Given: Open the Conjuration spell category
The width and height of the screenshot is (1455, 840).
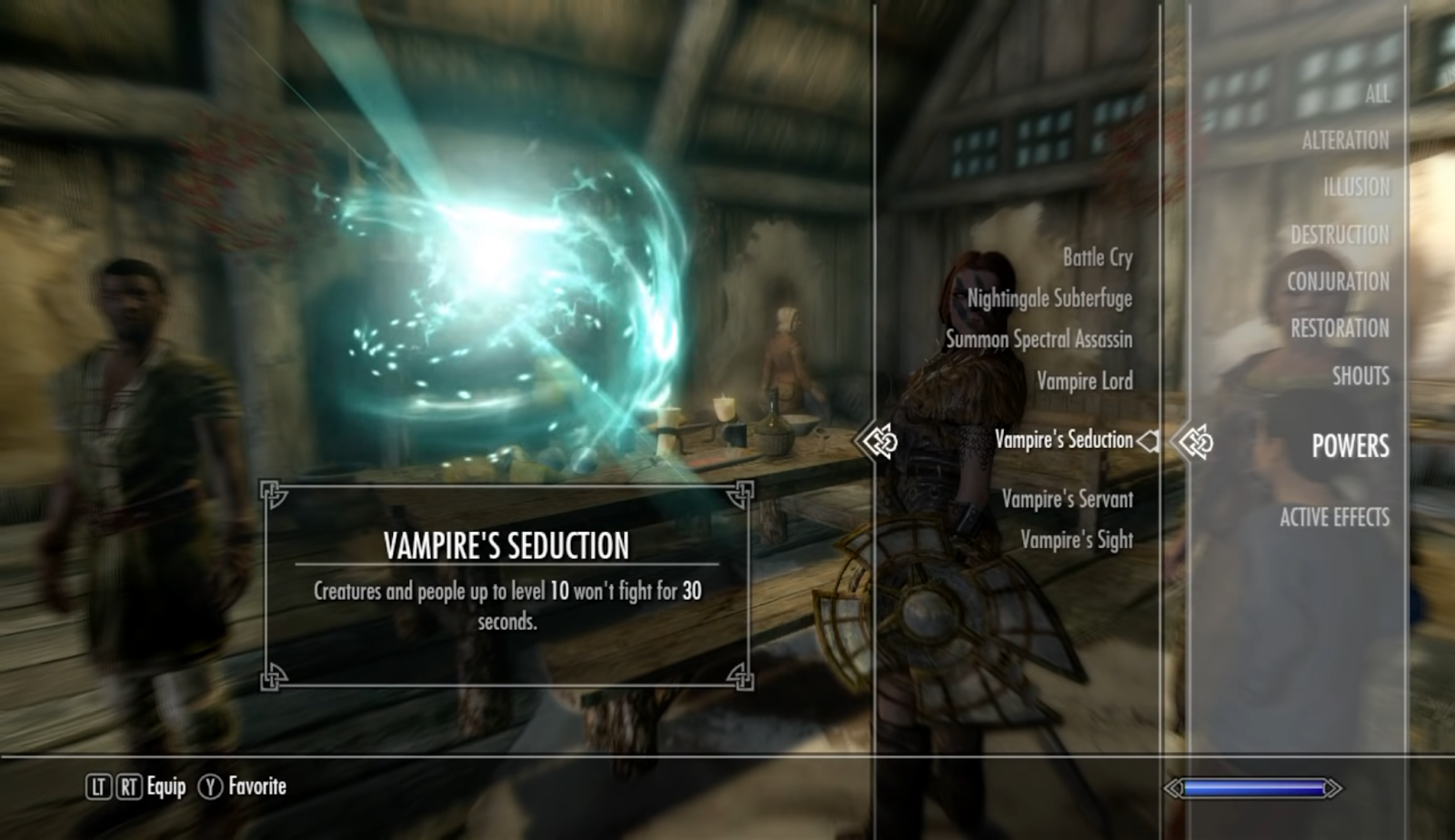Looking at the screenshot, I should (1338, 282).
